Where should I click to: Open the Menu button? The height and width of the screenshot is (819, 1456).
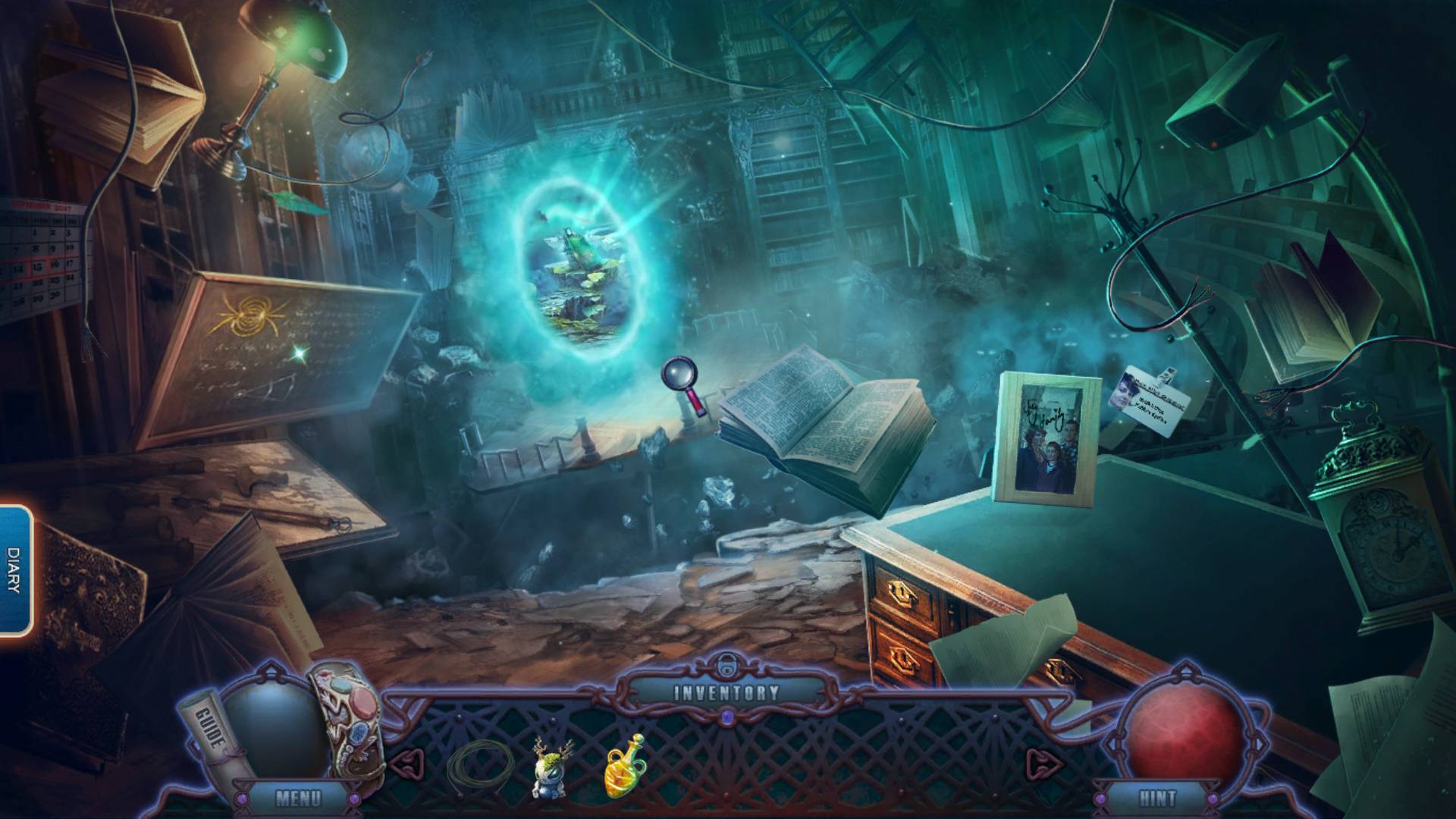298,798
